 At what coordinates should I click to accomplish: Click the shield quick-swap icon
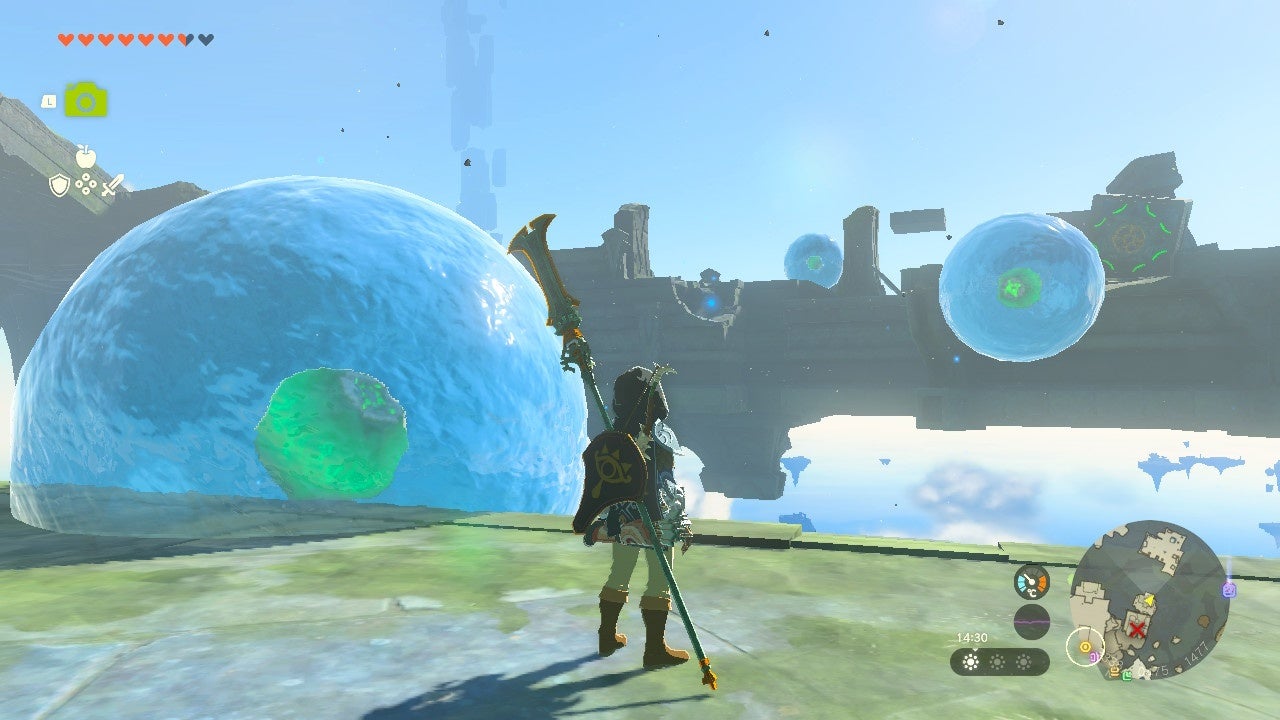coord(60,183)
